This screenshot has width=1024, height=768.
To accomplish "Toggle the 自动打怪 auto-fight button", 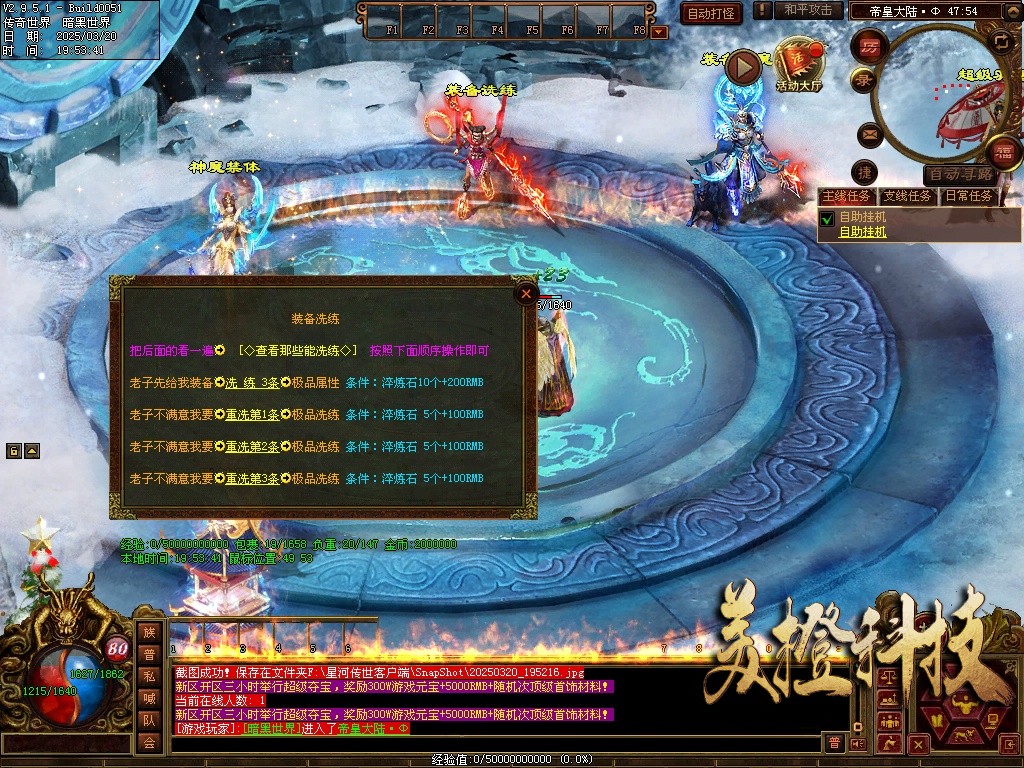I will (710, 13).
